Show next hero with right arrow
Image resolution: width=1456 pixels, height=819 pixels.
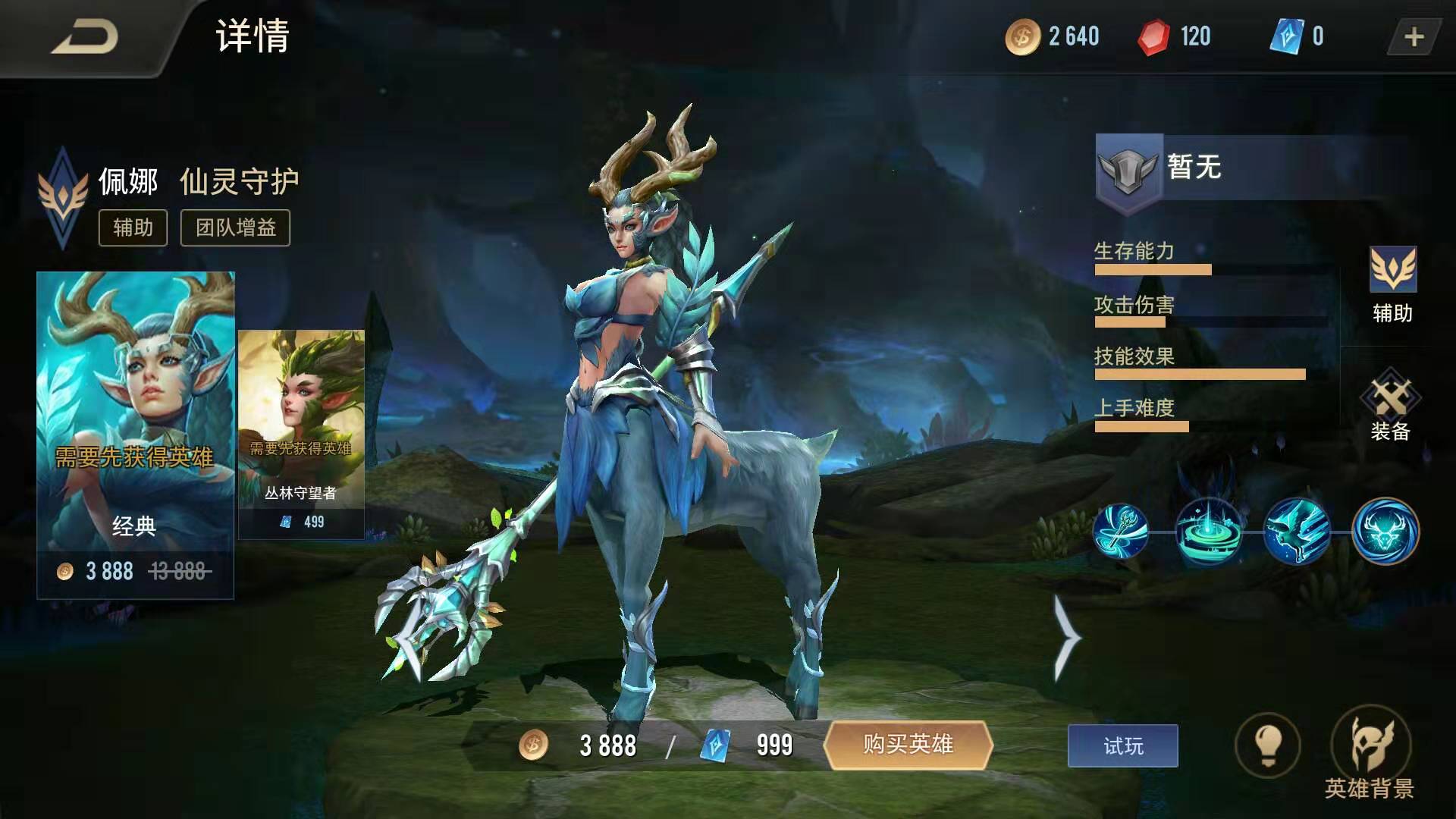(1067, 638)
